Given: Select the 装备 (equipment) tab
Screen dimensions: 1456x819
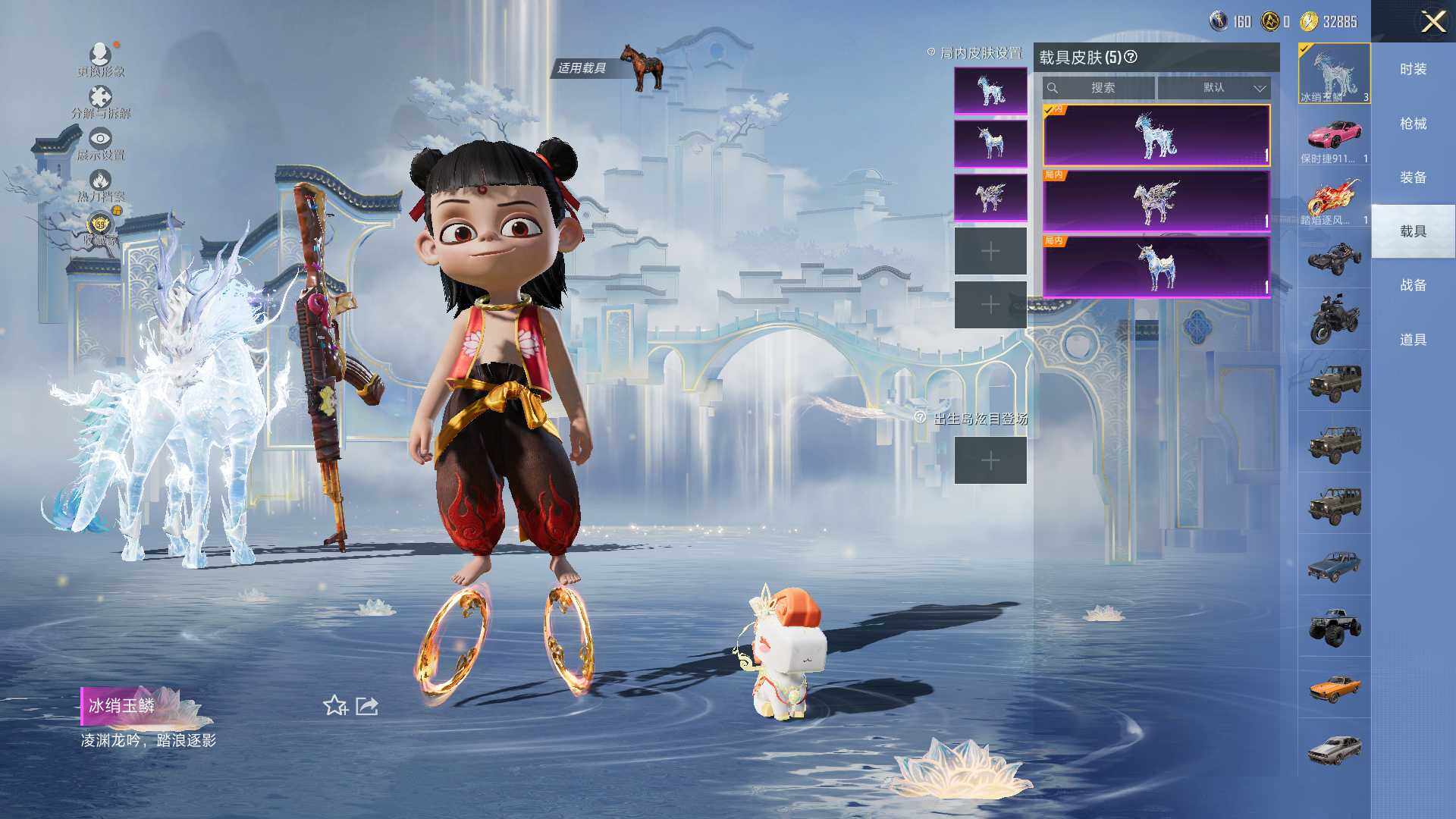Looking at the screenshot, I should click(1413, 177).
